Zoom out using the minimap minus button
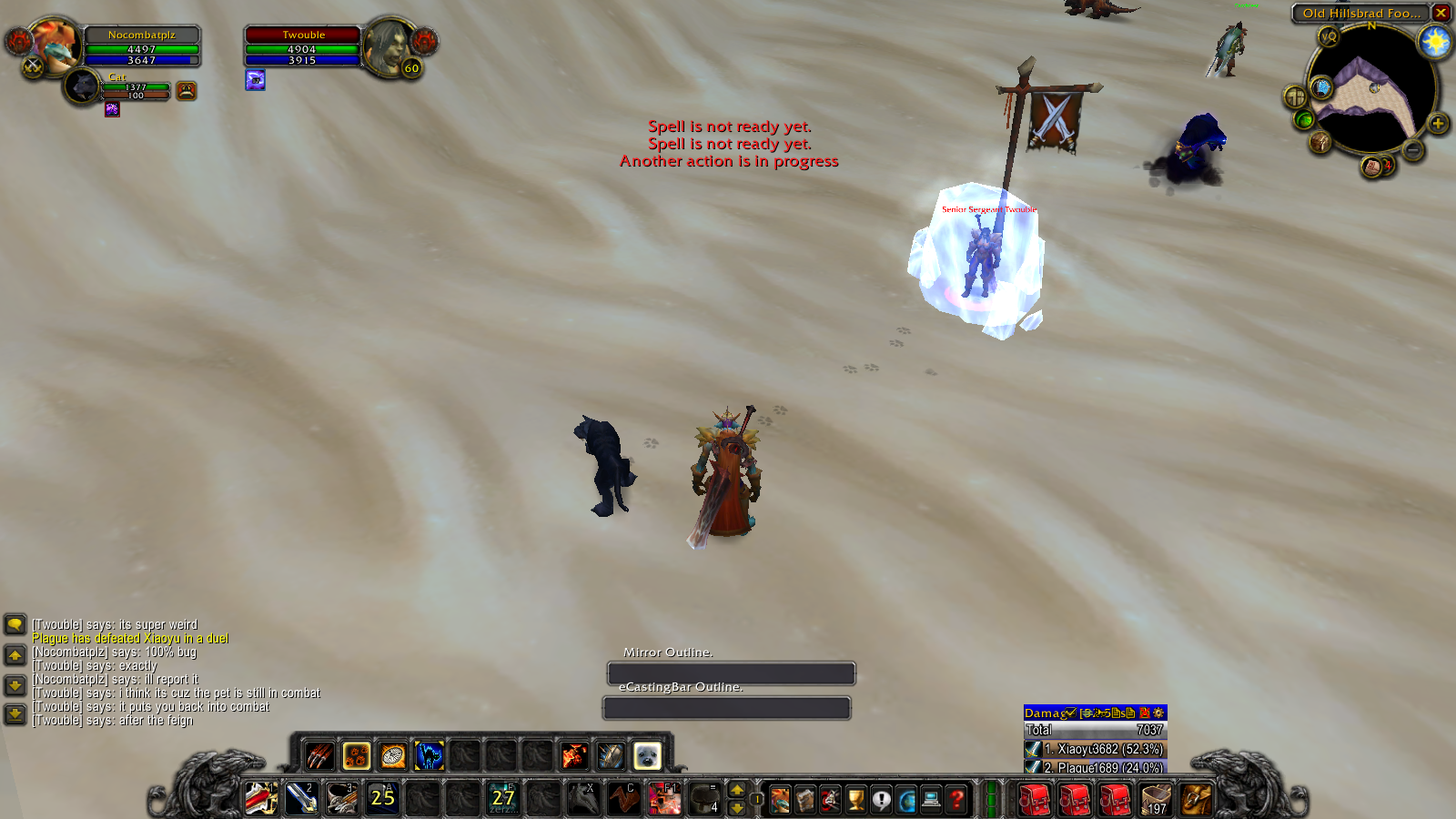This screenshot has width=1456, height=819. click(1412, 149)
